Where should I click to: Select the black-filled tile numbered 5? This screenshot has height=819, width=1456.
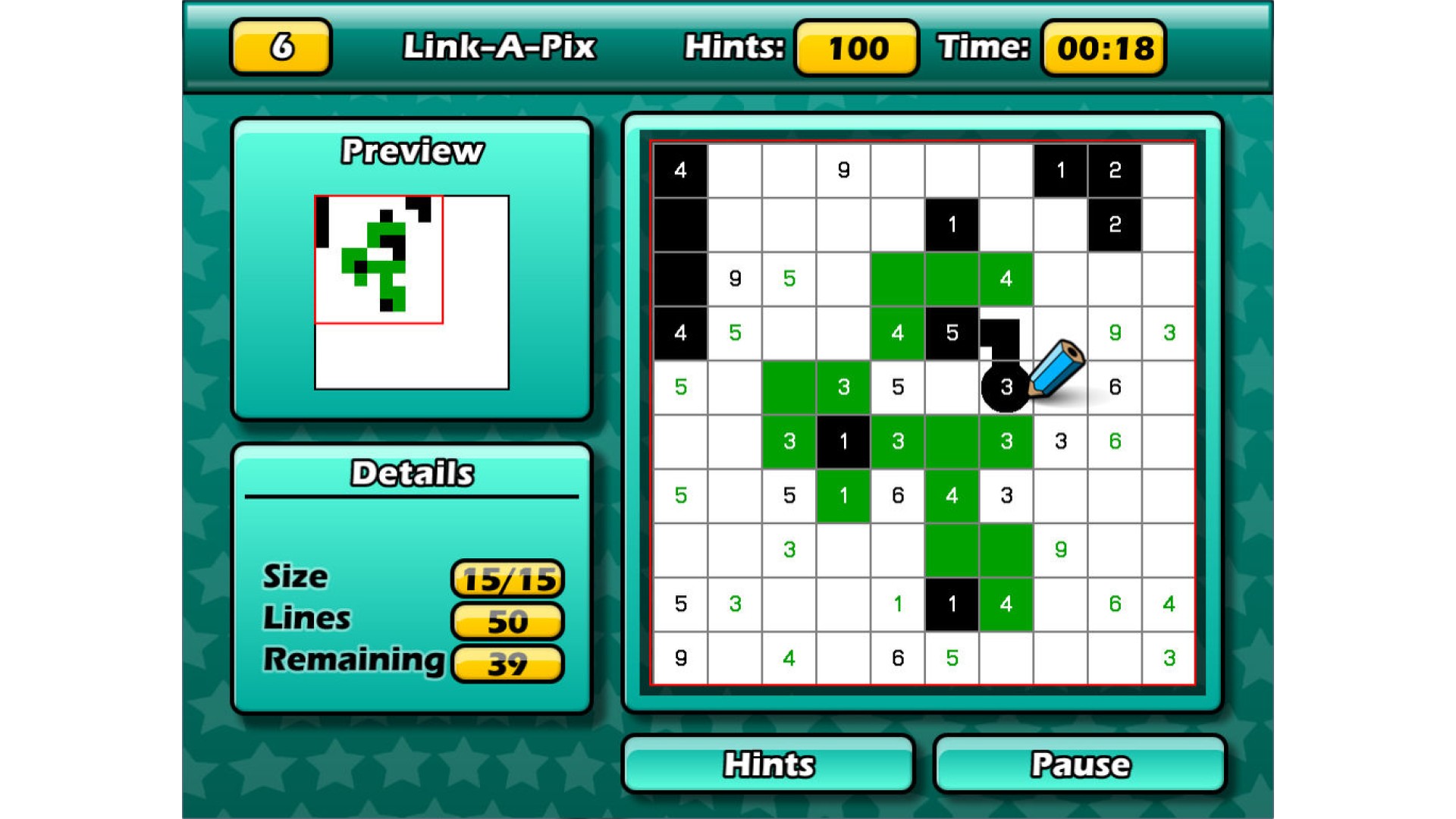coord(952,333)
